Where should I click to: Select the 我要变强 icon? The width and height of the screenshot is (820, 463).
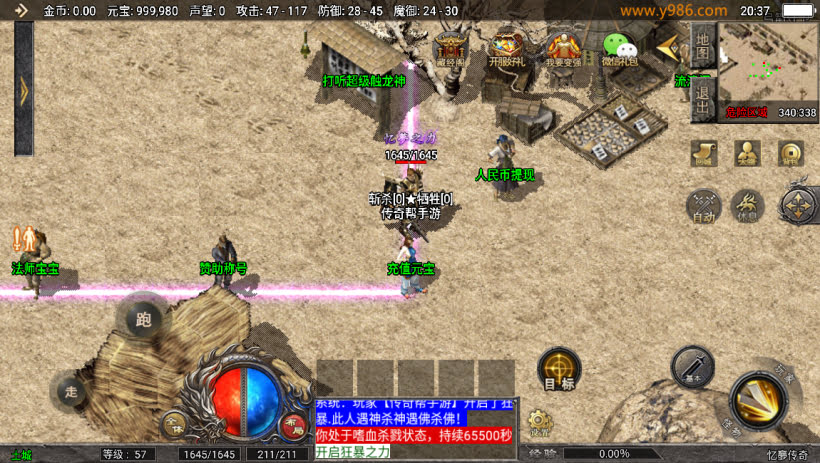coord(563,49)
